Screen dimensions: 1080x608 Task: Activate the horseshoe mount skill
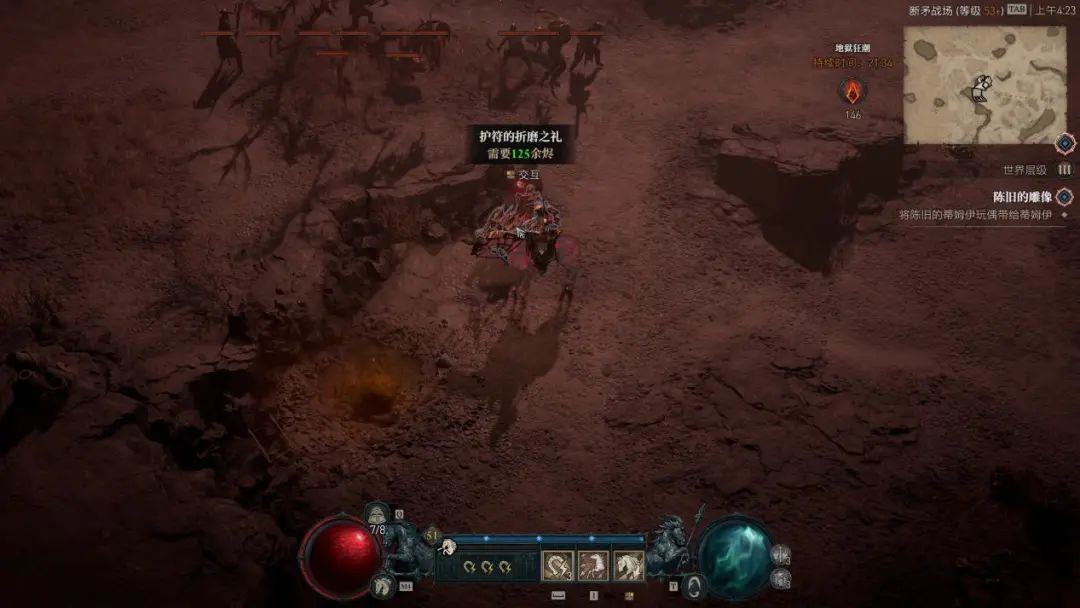(557, 567)
